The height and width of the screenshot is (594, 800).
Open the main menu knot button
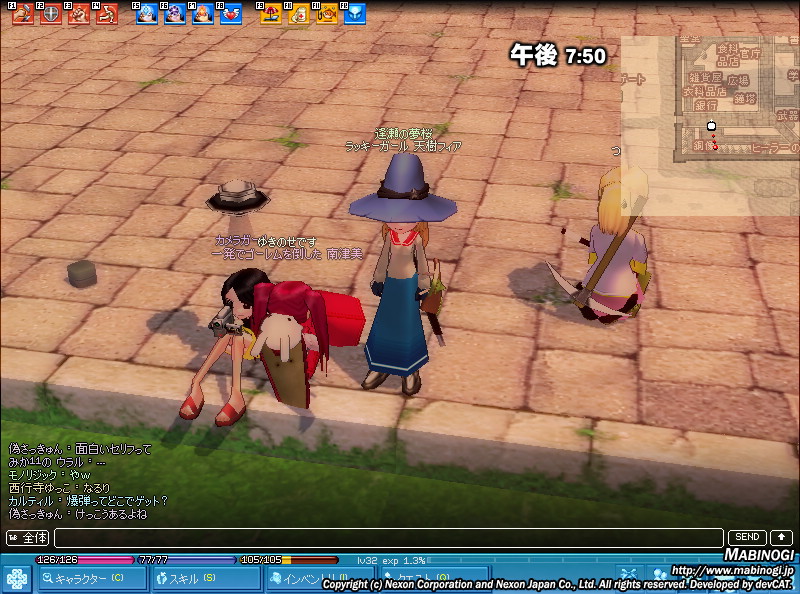tap(17, 579)
